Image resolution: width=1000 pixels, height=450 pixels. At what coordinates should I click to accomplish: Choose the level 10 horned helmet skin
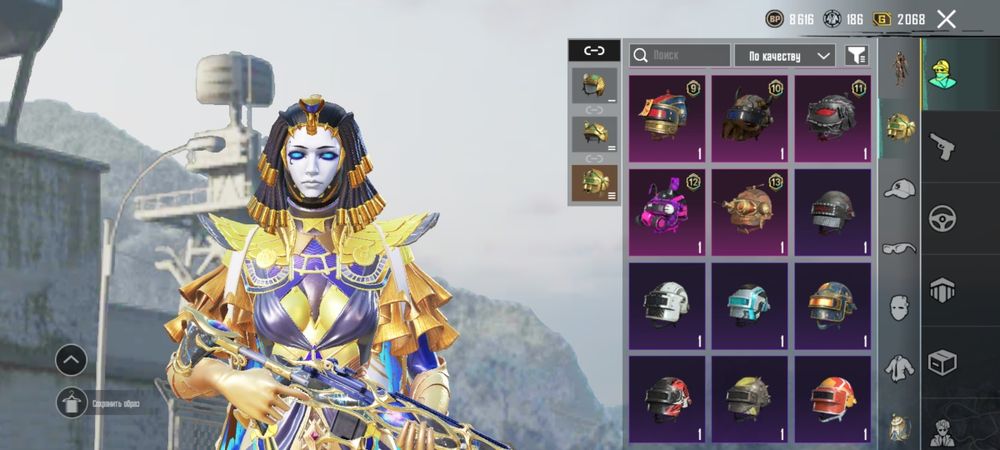(x=750, y=118)
